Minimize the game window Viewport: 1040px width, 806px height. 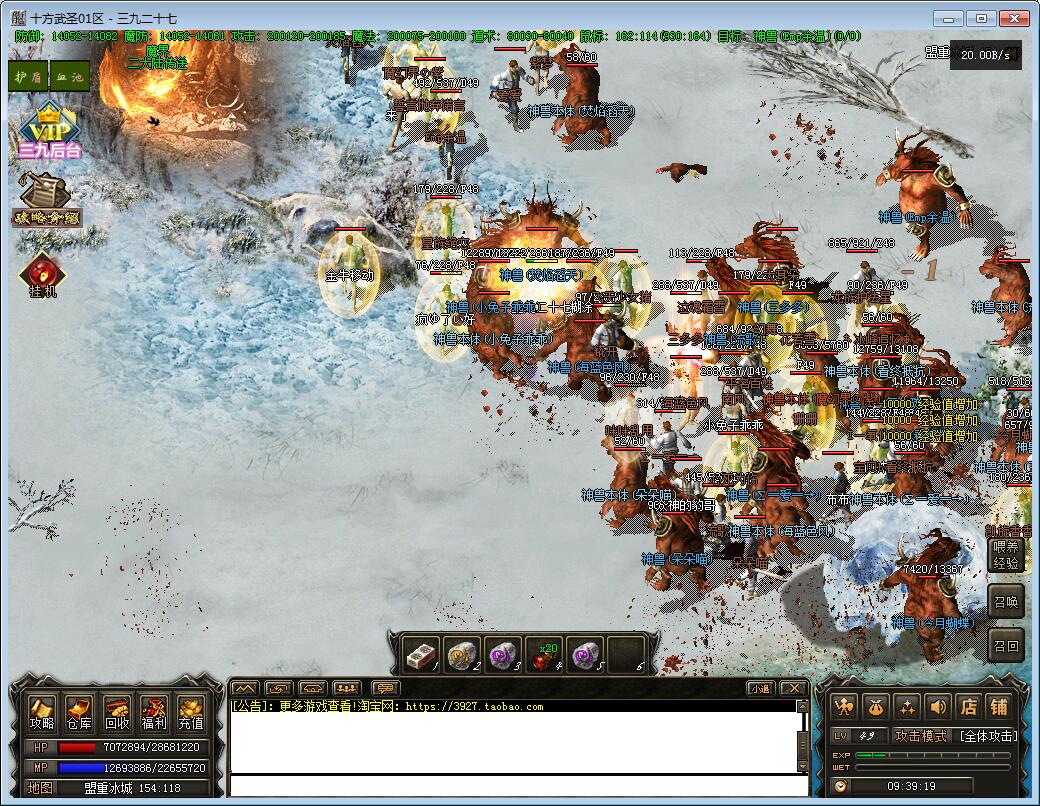pyautogui.click(x=949, y=18)
